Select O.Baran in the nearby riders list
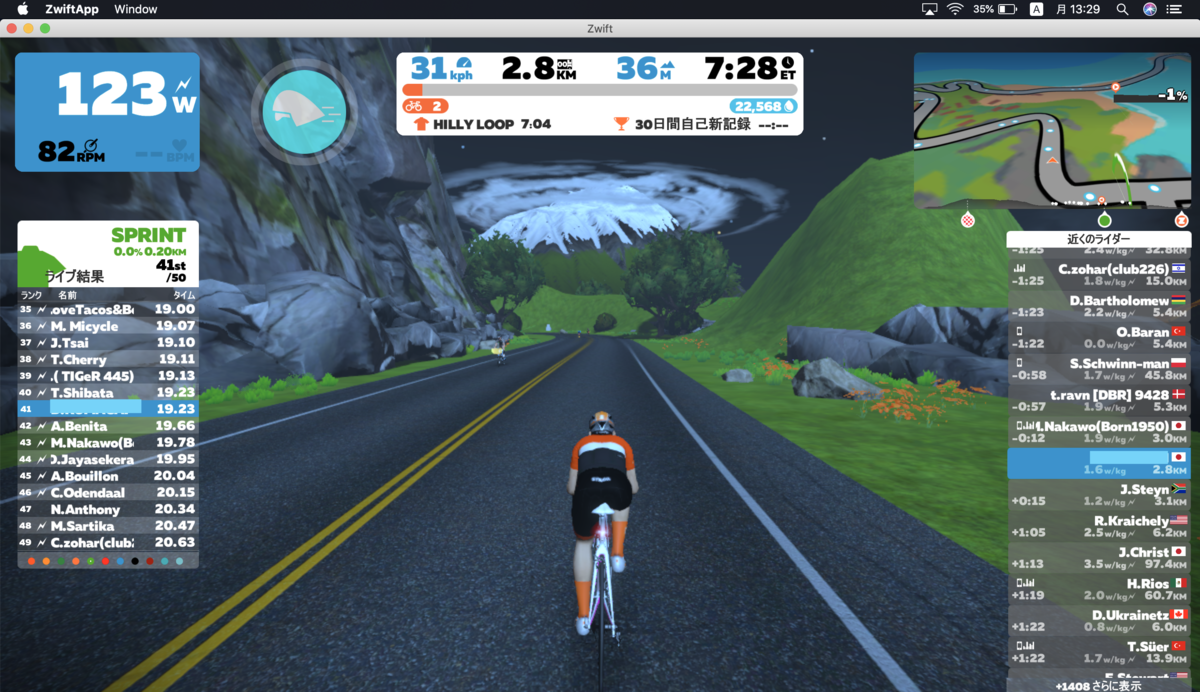This screenshot has height=692, width=1200. (1098, 337)
